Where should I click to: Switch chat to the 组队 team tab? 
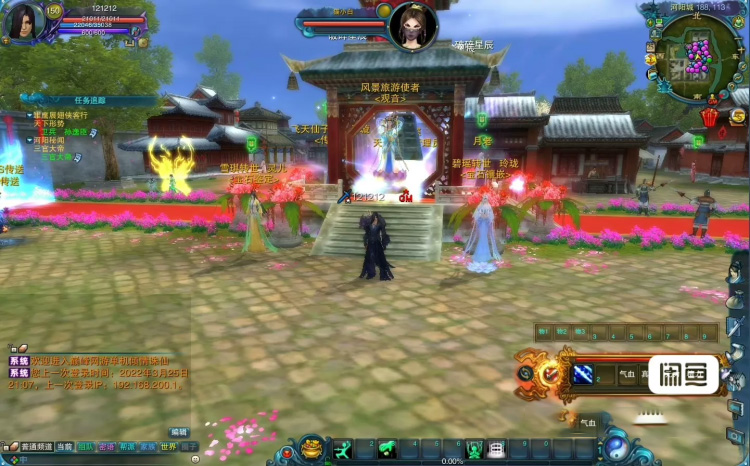coord(85,447)
